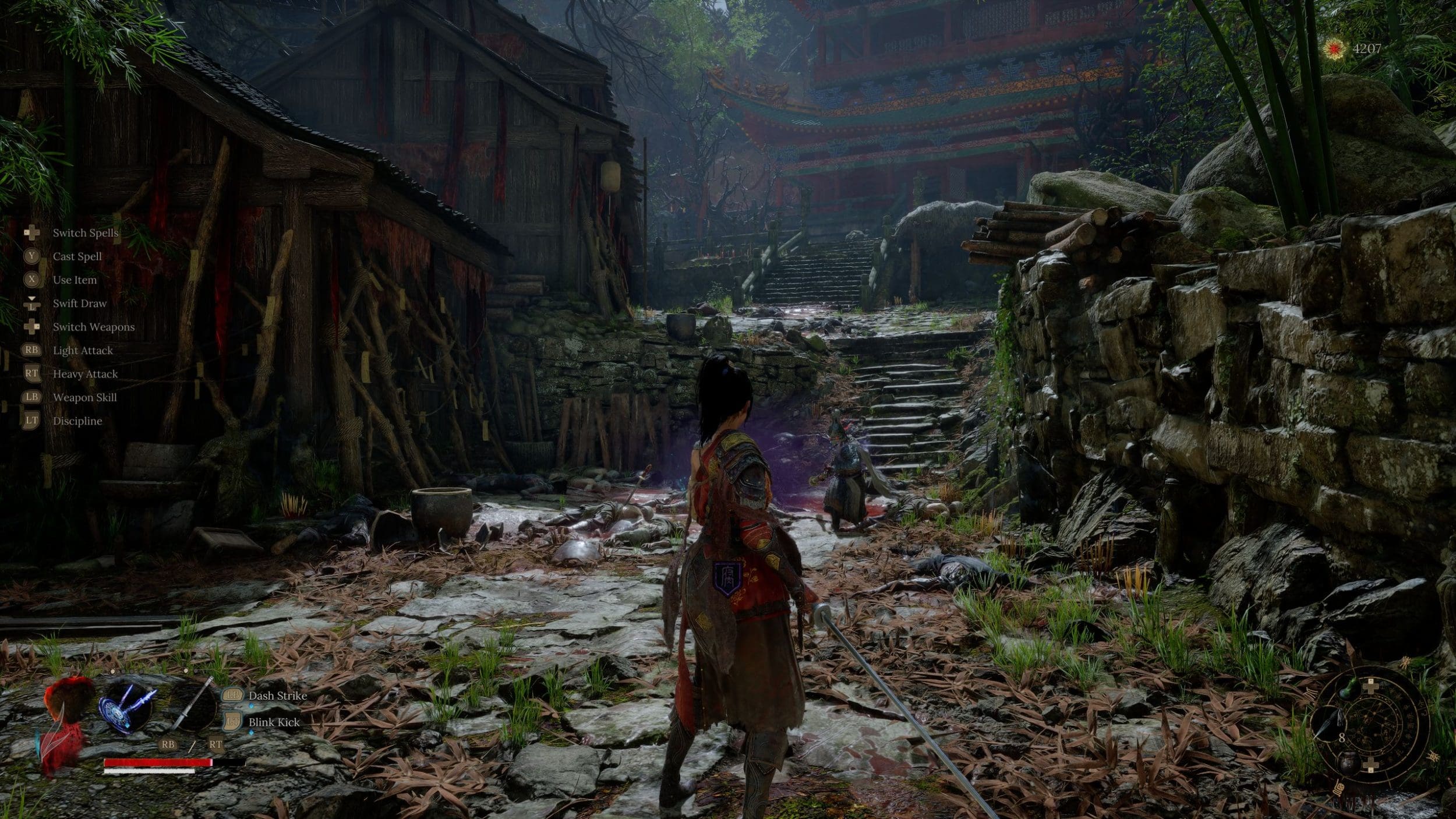Screen dimensions: 1456x819
Task: Click the red mercury currency icon
Action: tap(1333, 48)
